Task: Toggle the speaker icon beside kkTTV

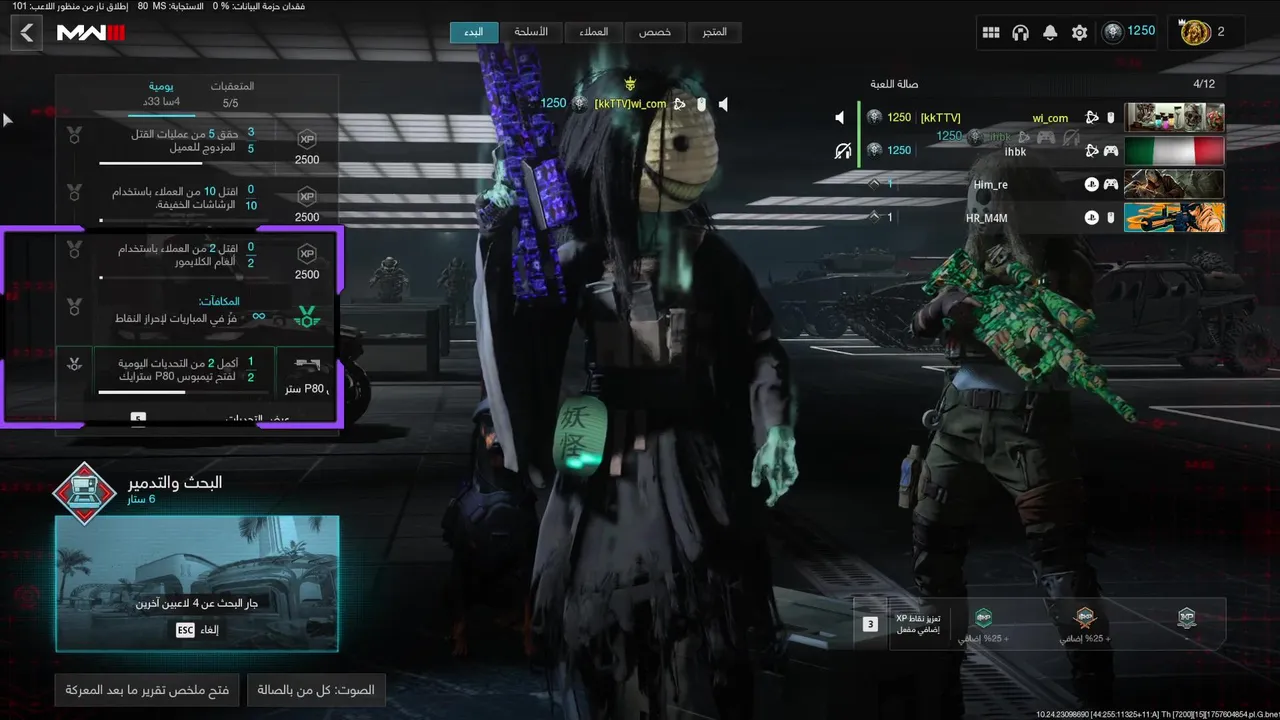Action: 840,118
